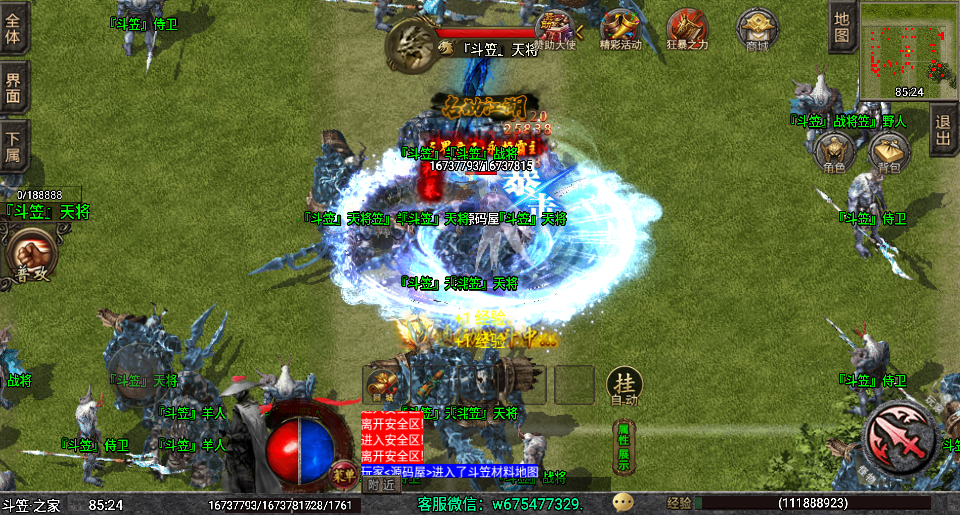Open the 背包 bag inventory
Image resolution: width=960 pixels, height=515 pixels.
(x=888, y=153)
